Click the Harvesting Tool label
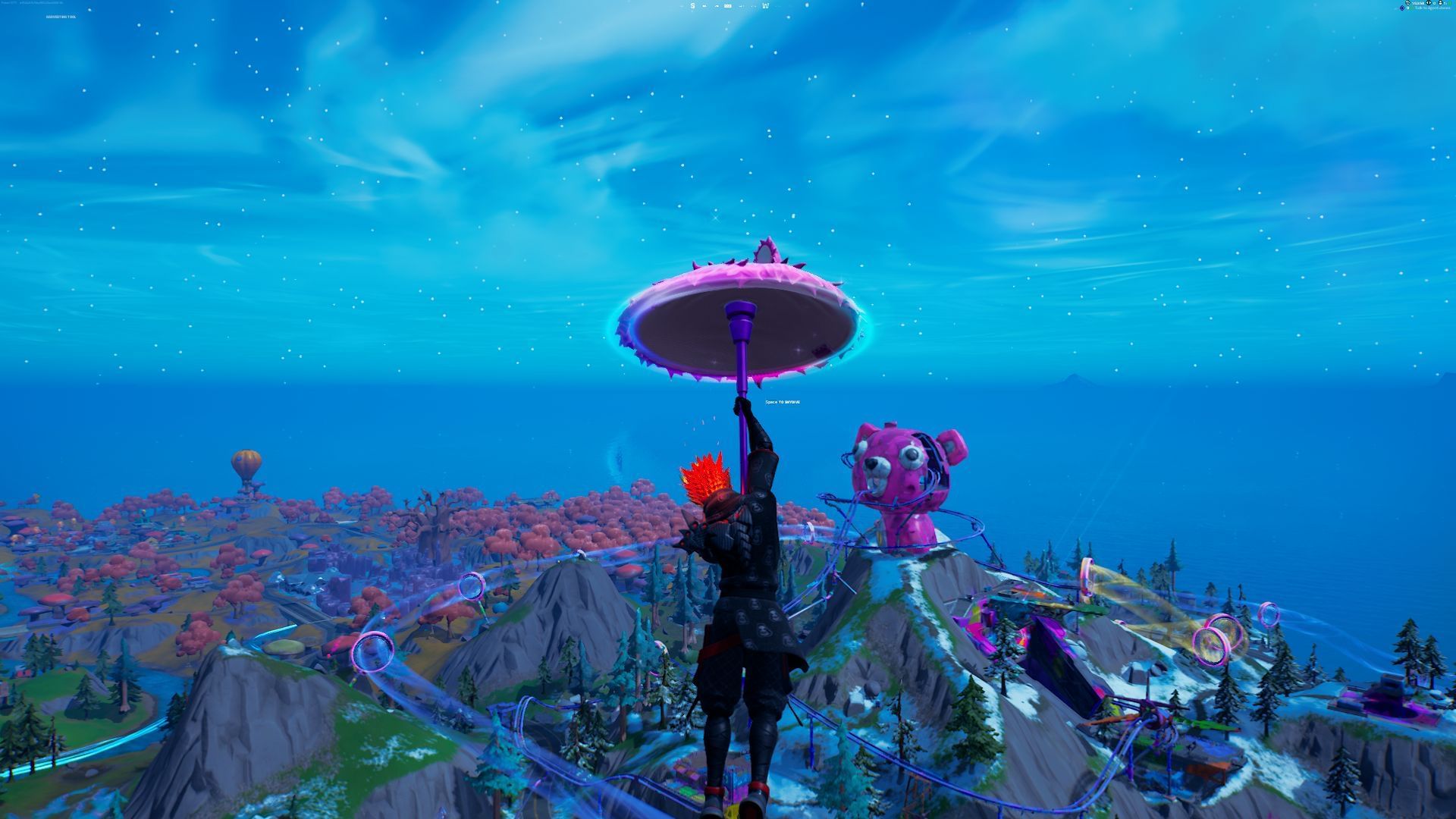Screen dimensions: 1456x819 pos(61,16)
